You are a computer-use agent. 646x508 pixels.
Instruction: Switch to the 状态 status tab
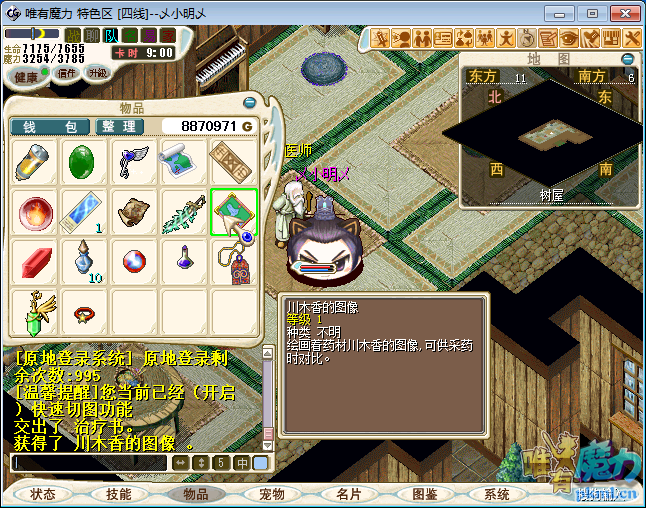tap(43, 494)
